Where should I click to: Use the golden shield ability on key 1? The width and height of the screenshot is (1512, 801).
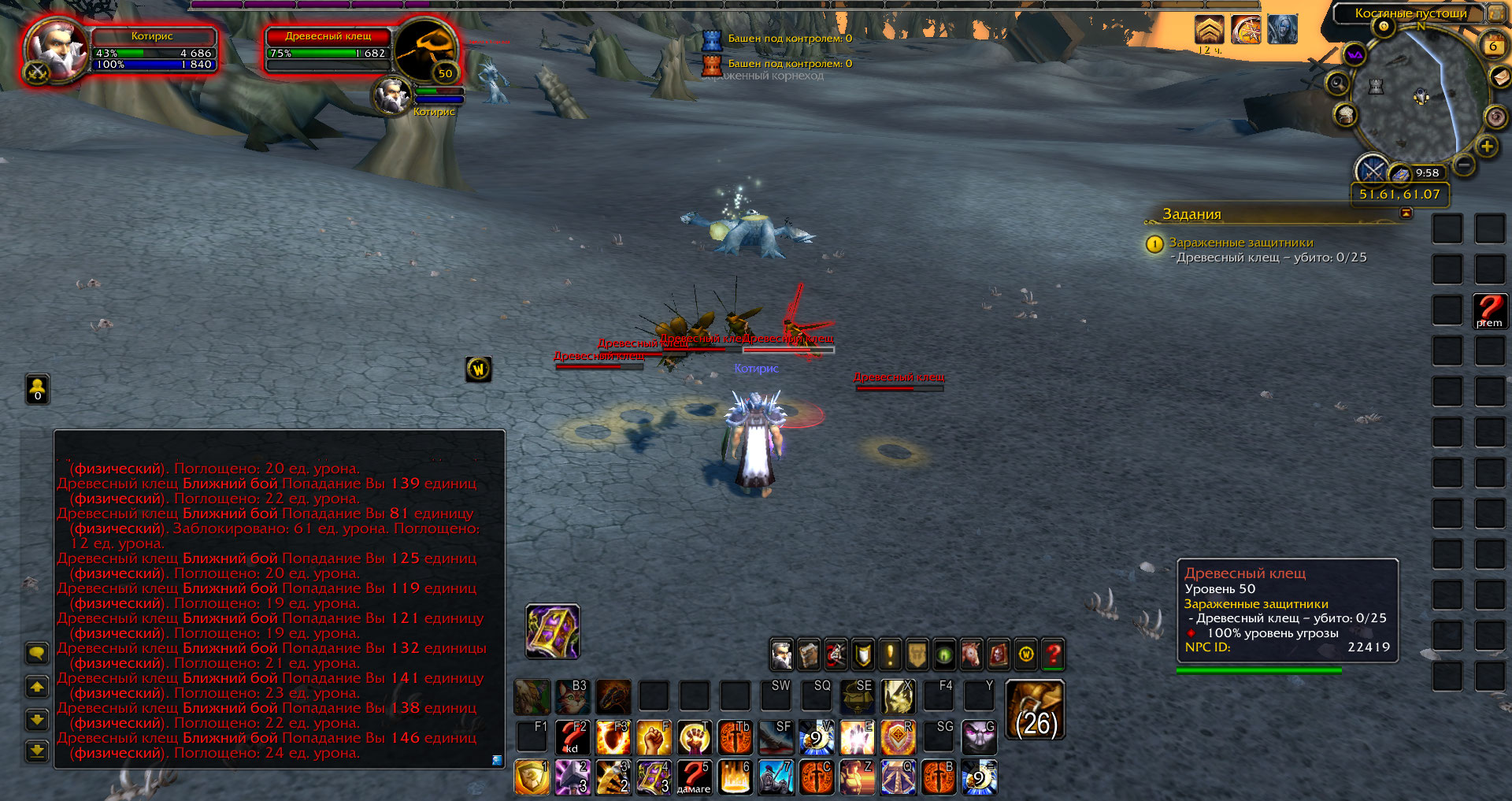pyautogui.click(x=532, y=777)
